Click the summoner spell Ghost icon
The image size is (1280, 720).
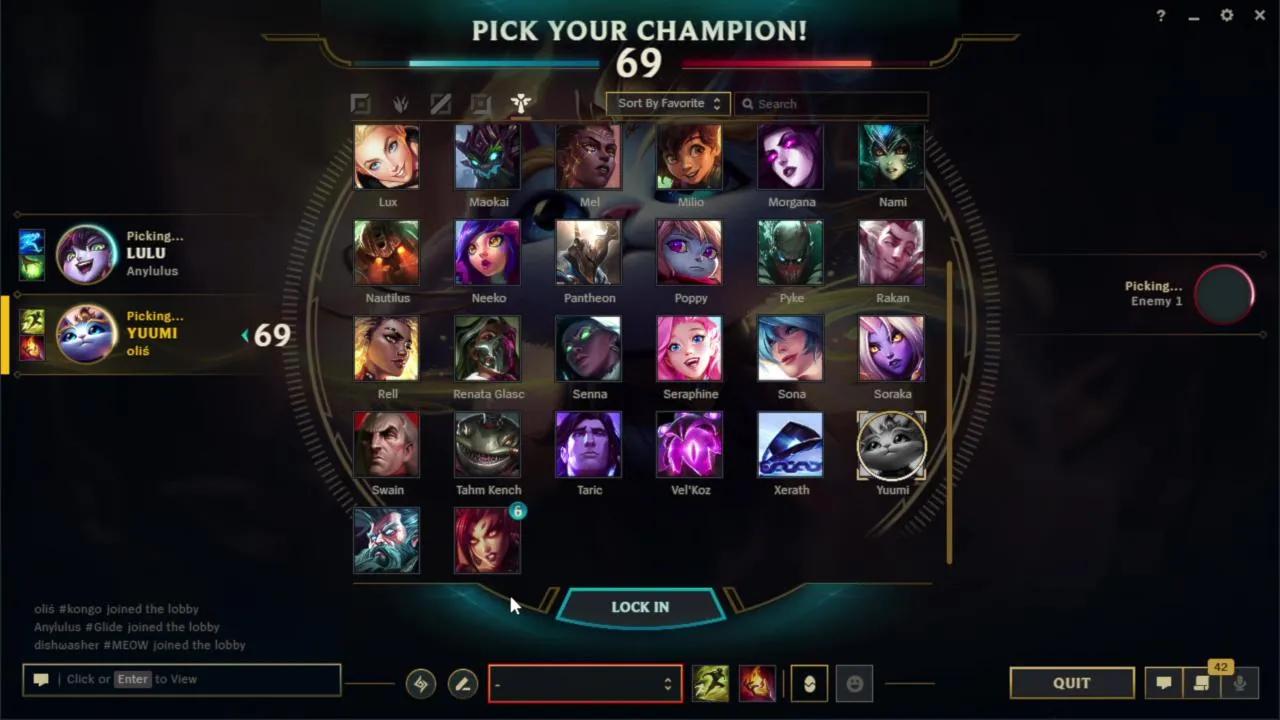pos(710,683)
